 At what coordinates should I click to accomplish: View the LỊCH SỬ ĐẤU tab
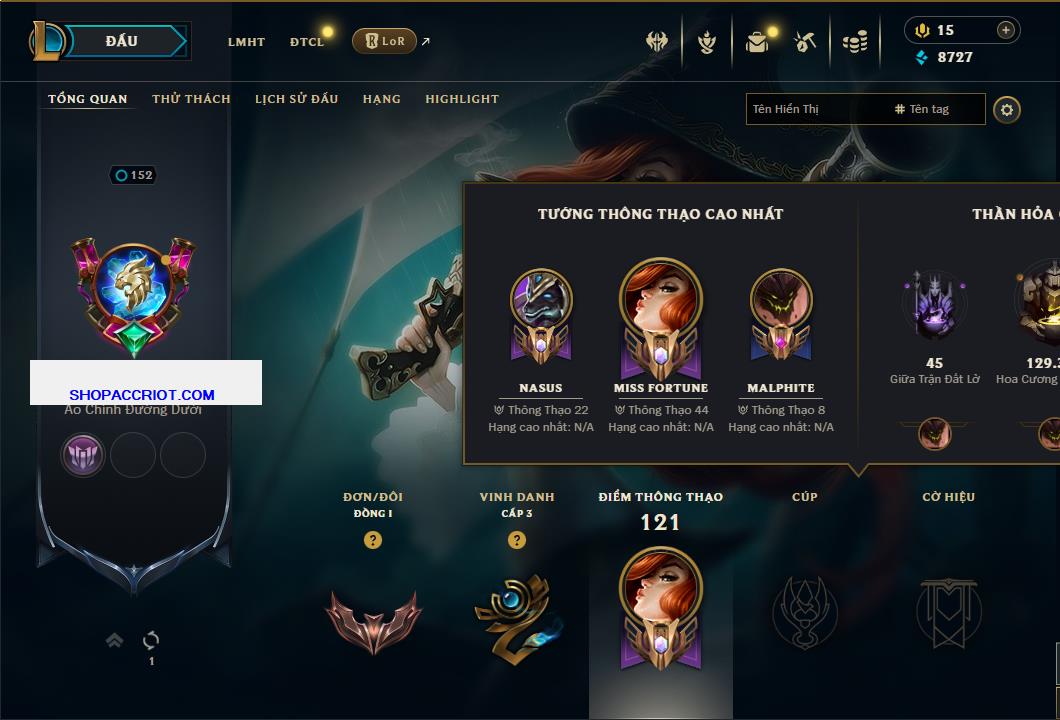click(x=296, y=99)
